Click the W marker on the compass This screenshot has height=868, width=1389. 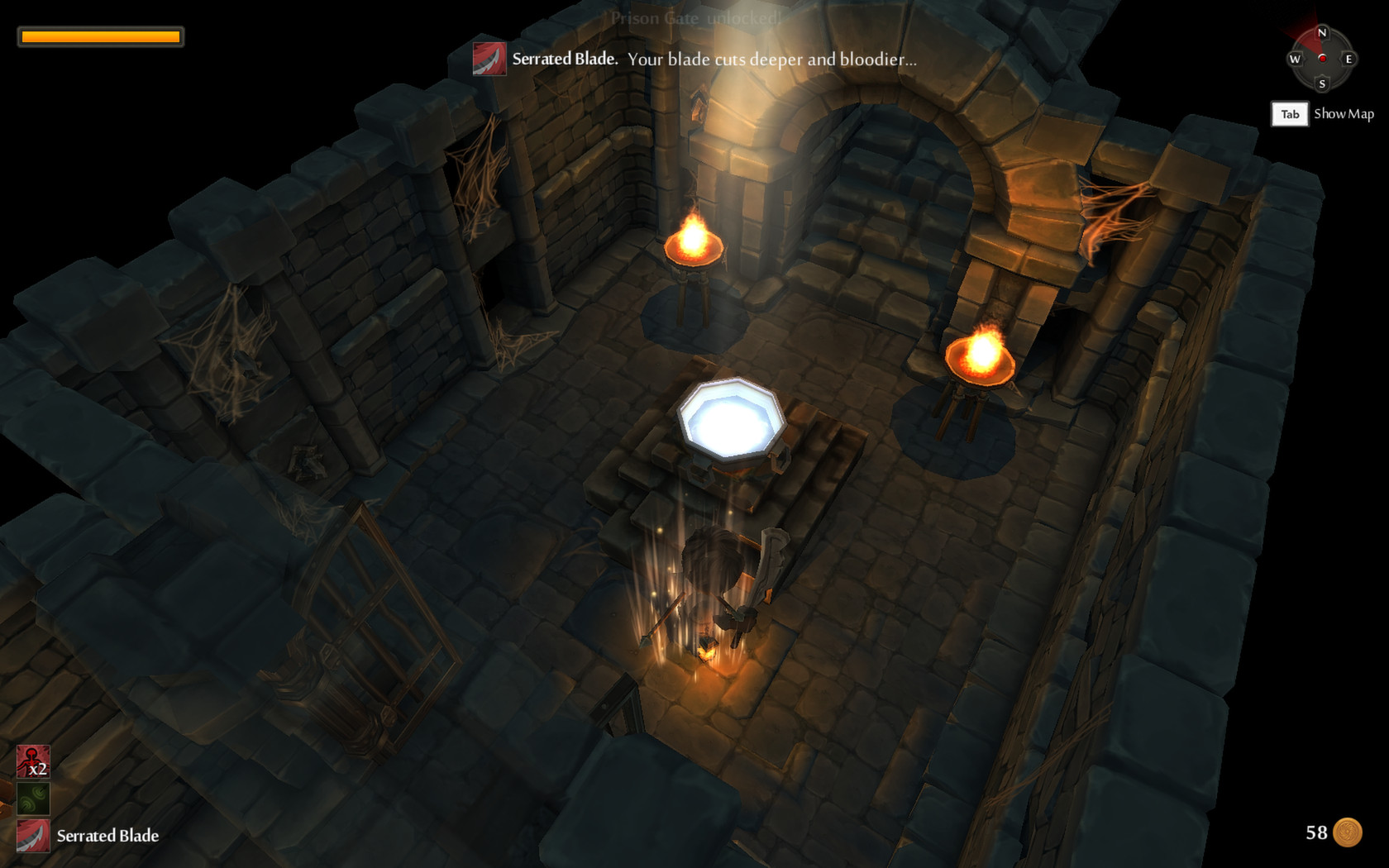tap(1296, 60)
